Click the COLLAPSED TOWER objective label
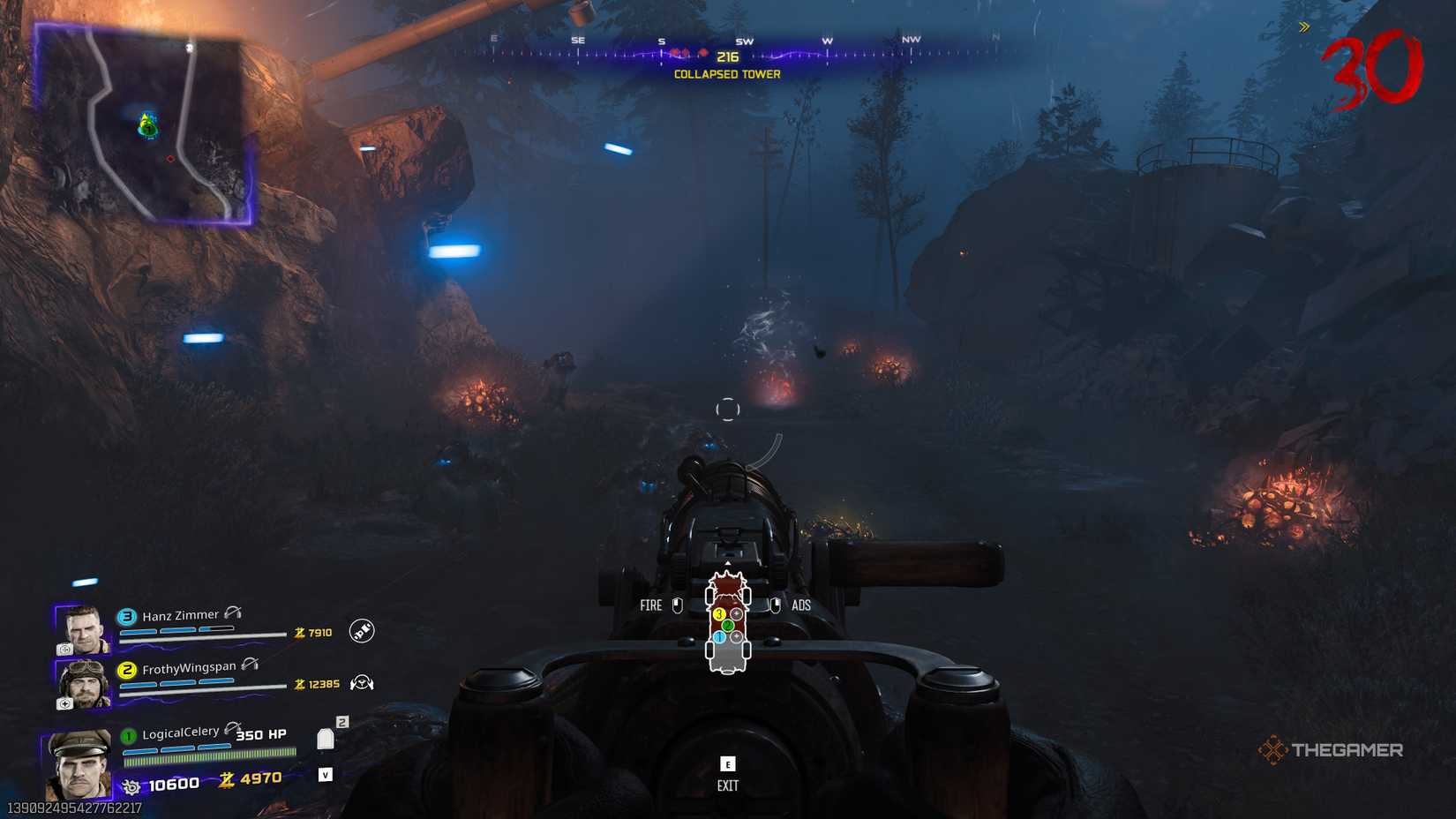 click(726, 74)
